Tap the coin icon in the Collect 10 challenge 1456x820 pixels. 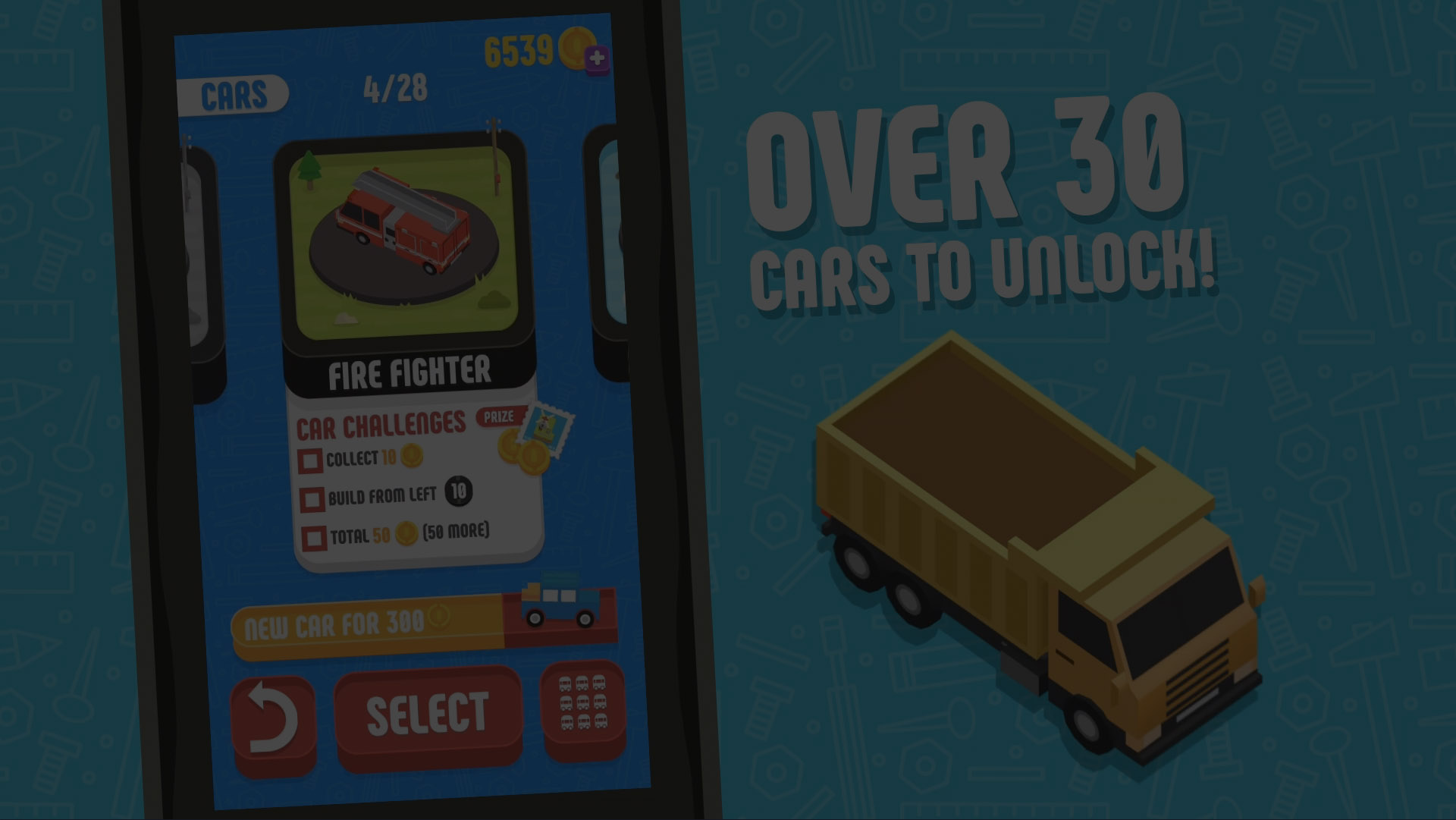412,455
